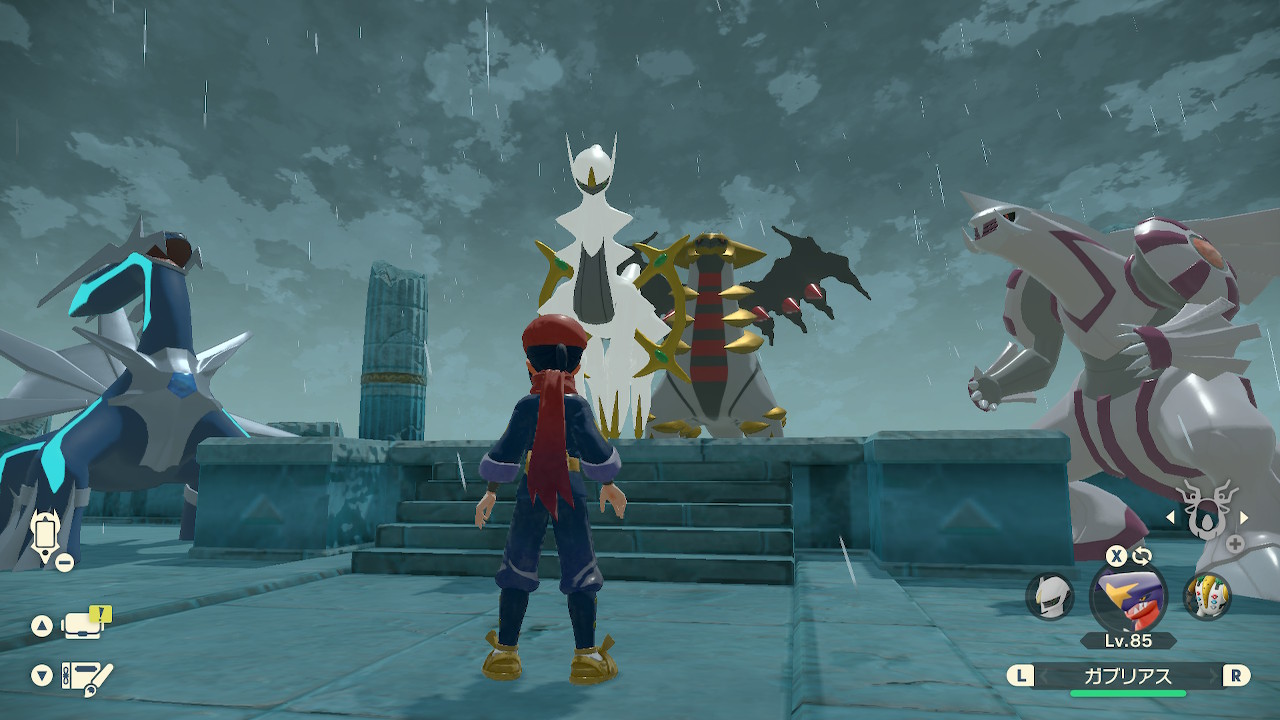Click the ガブリアス name bar
The height and width of the screenshot is (720, 1280).
1128,676
